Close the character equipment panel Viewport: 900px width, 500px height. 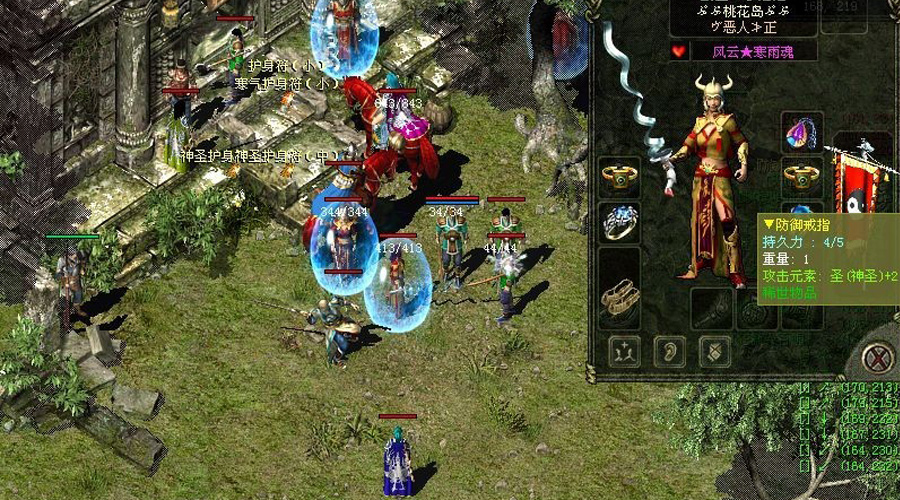tap(877, 357)
